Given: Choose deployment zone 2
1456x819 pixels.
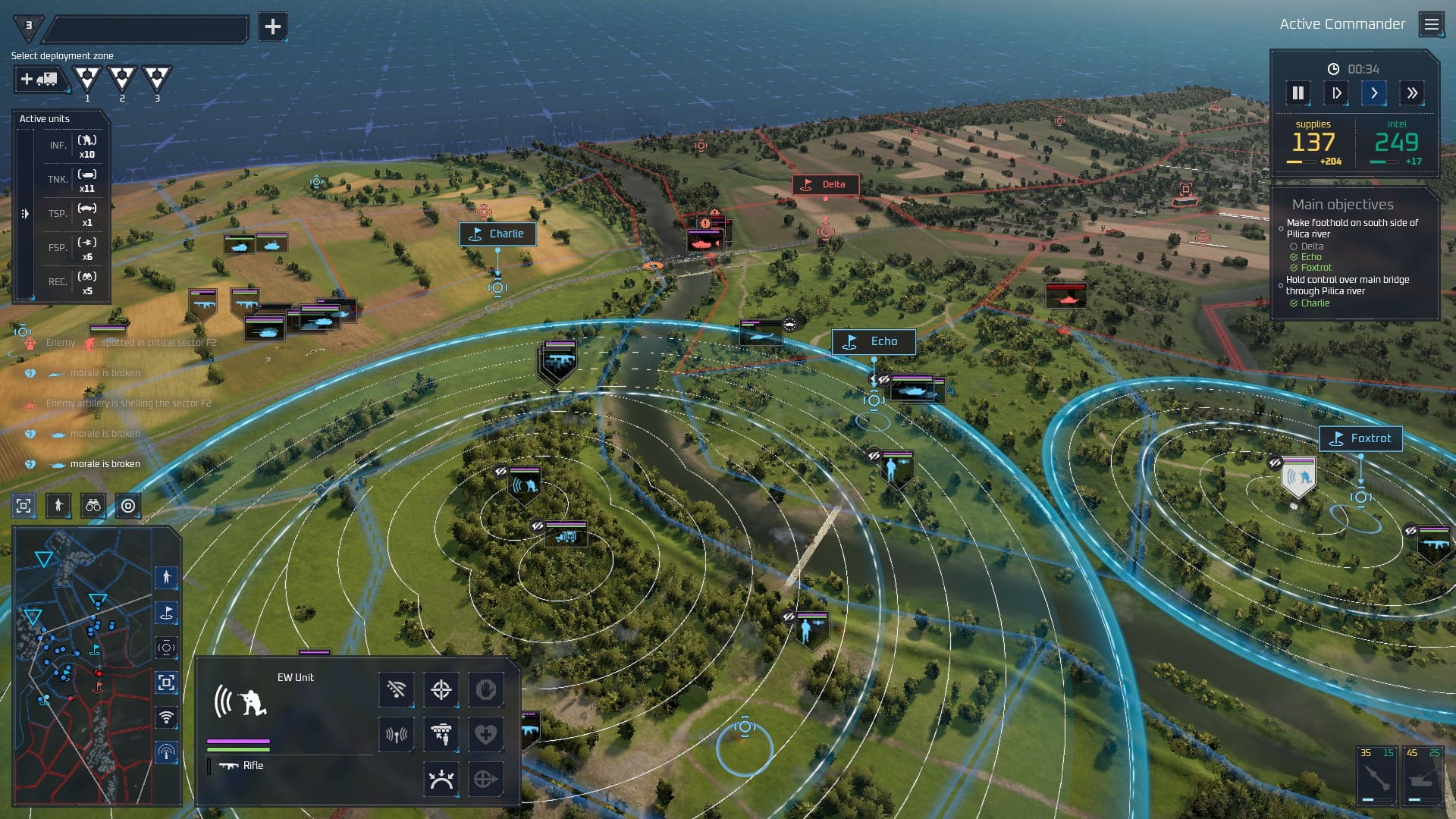Looking at the screenshot, I should coord(121,78).
